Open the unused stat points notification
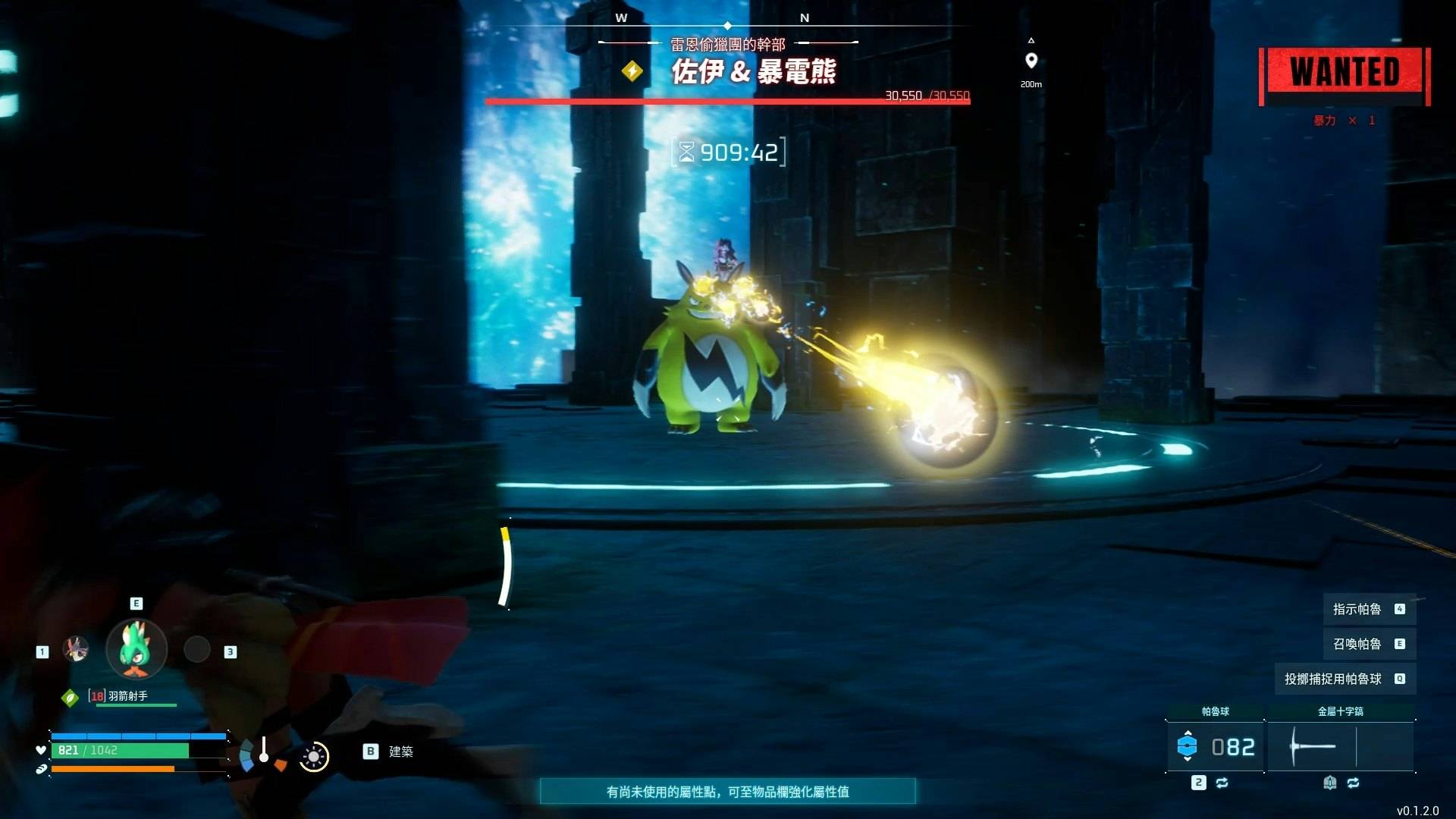Image resolution: width=1456 pixels, height=819 pixels. 727,792
